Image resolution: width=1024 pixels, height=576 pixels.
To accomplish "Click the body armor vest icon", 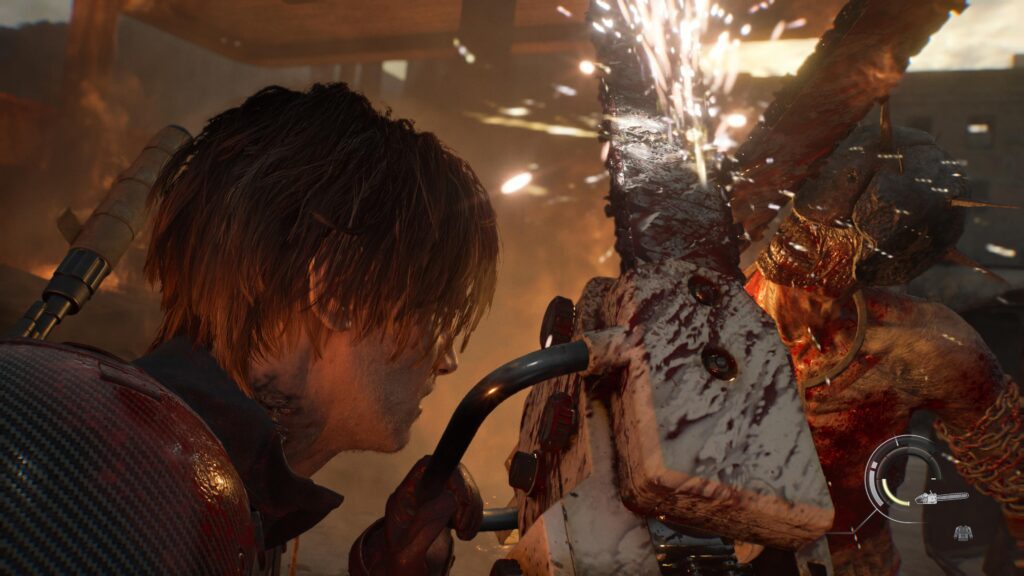I will coord(961,532).
